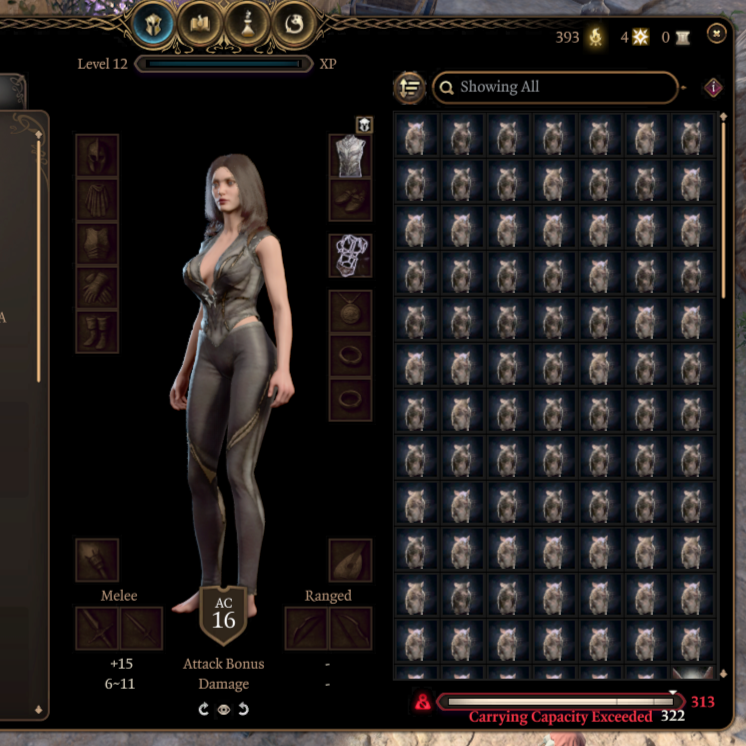This screenshot has width=746, height=746.
Task: Toggle the small helmet icon above the camp shirt
Action: pyautogui.click(x=364, y=125)
